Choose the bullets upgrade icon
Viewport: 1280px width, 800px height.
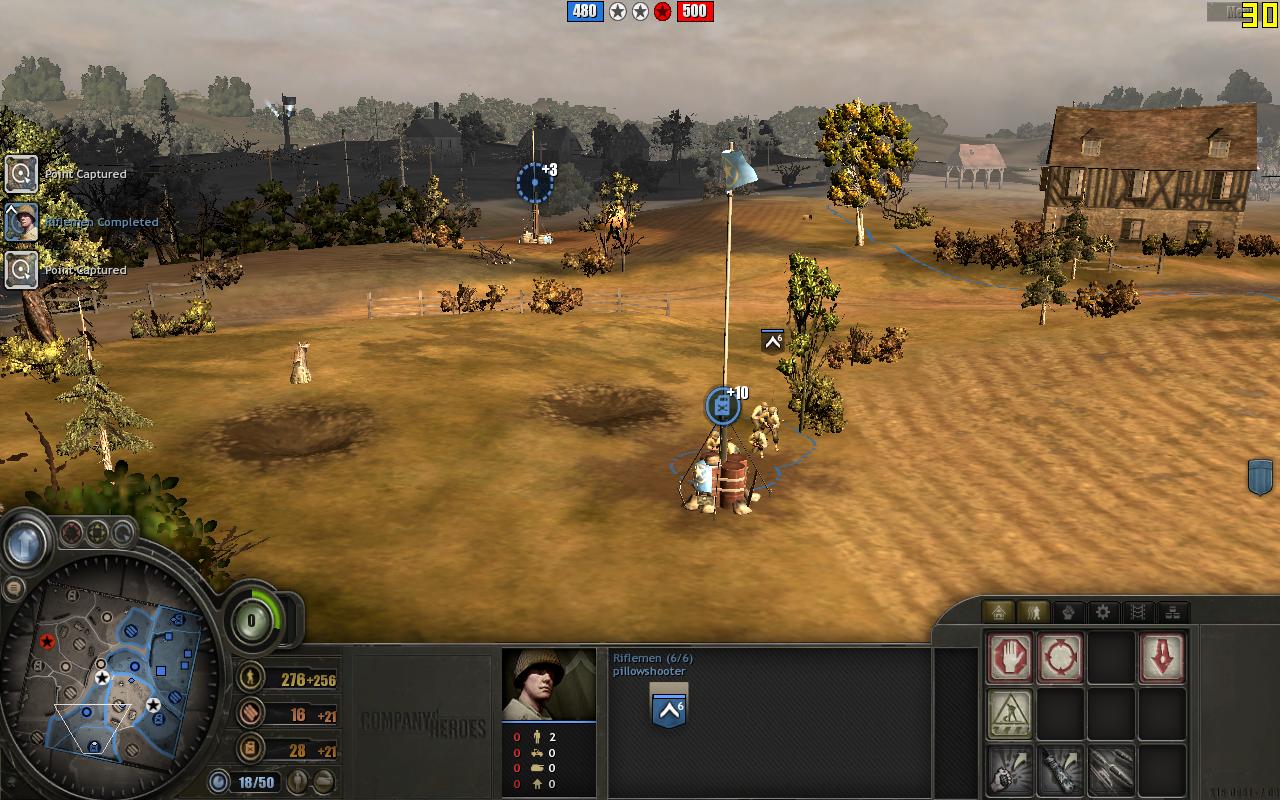coord(1111,770)
